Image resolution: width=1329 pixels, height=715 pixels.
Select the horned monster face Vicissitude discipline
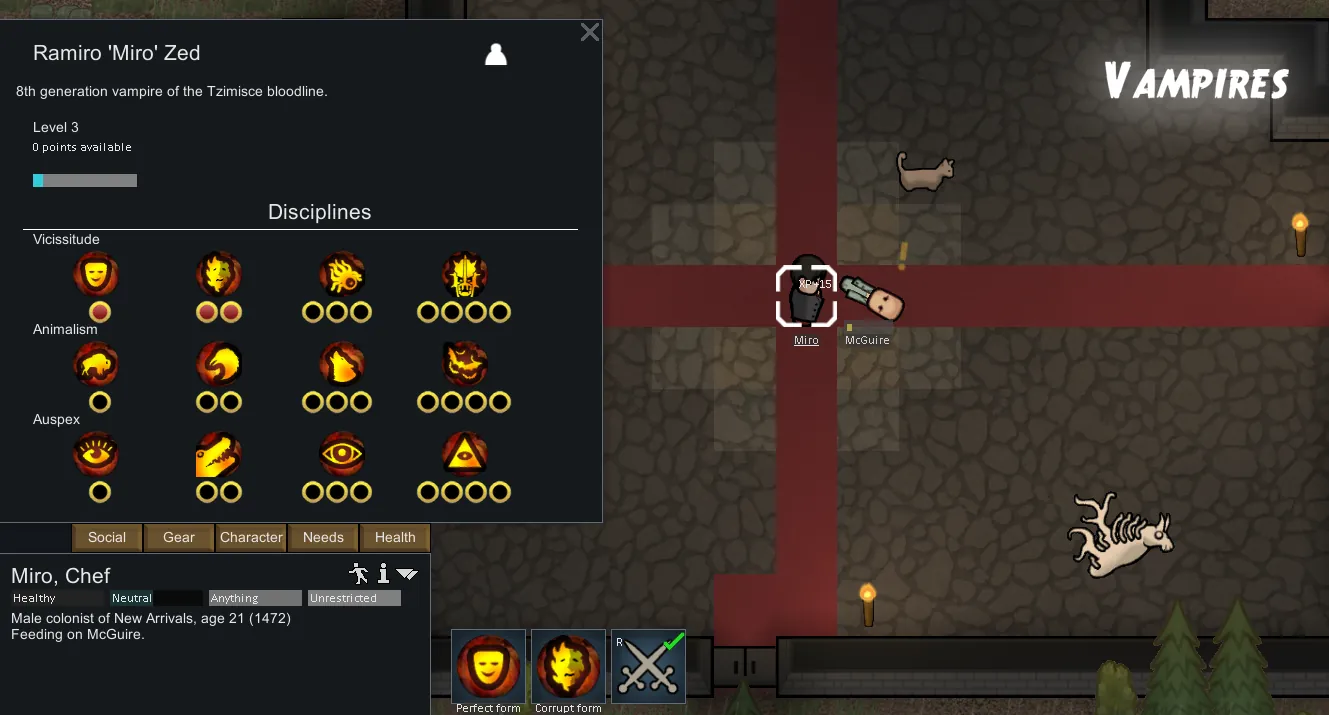pyautogui.click(x=465, y=275)
